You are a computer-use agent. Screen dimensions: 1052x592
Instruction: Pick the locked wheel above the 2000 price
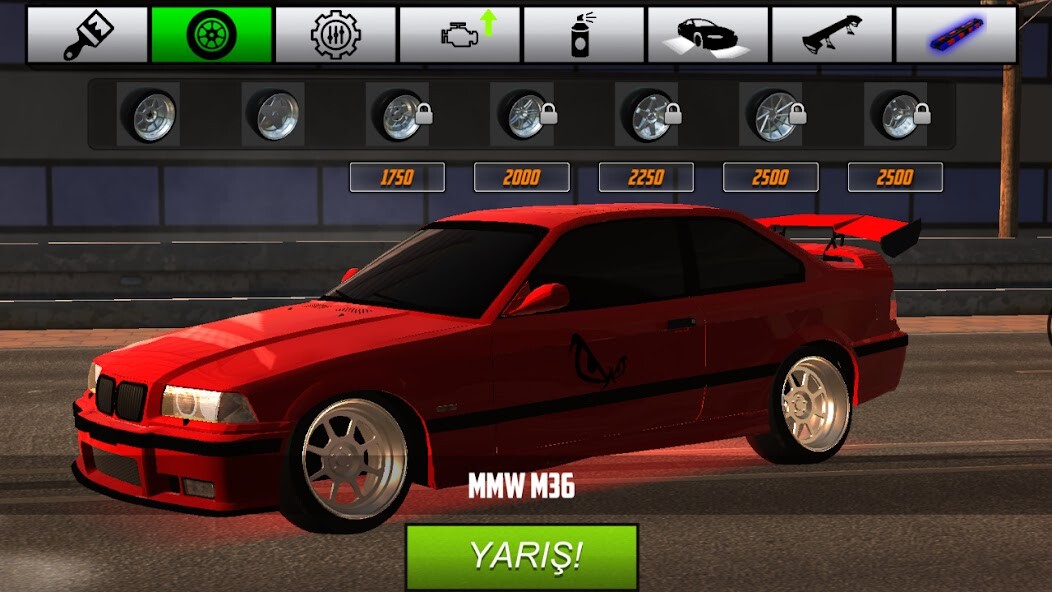[x=523, y=115]
